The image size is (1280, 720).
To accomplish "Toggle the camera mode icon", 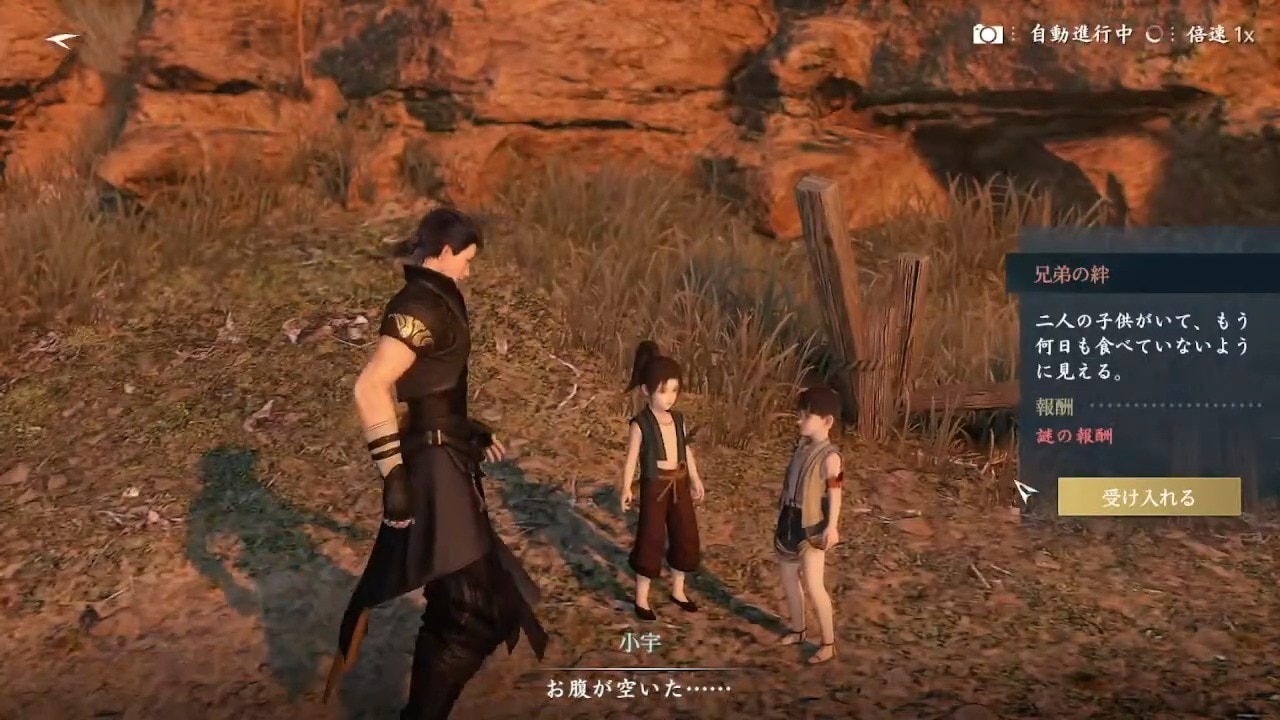I will click(988, 34).
